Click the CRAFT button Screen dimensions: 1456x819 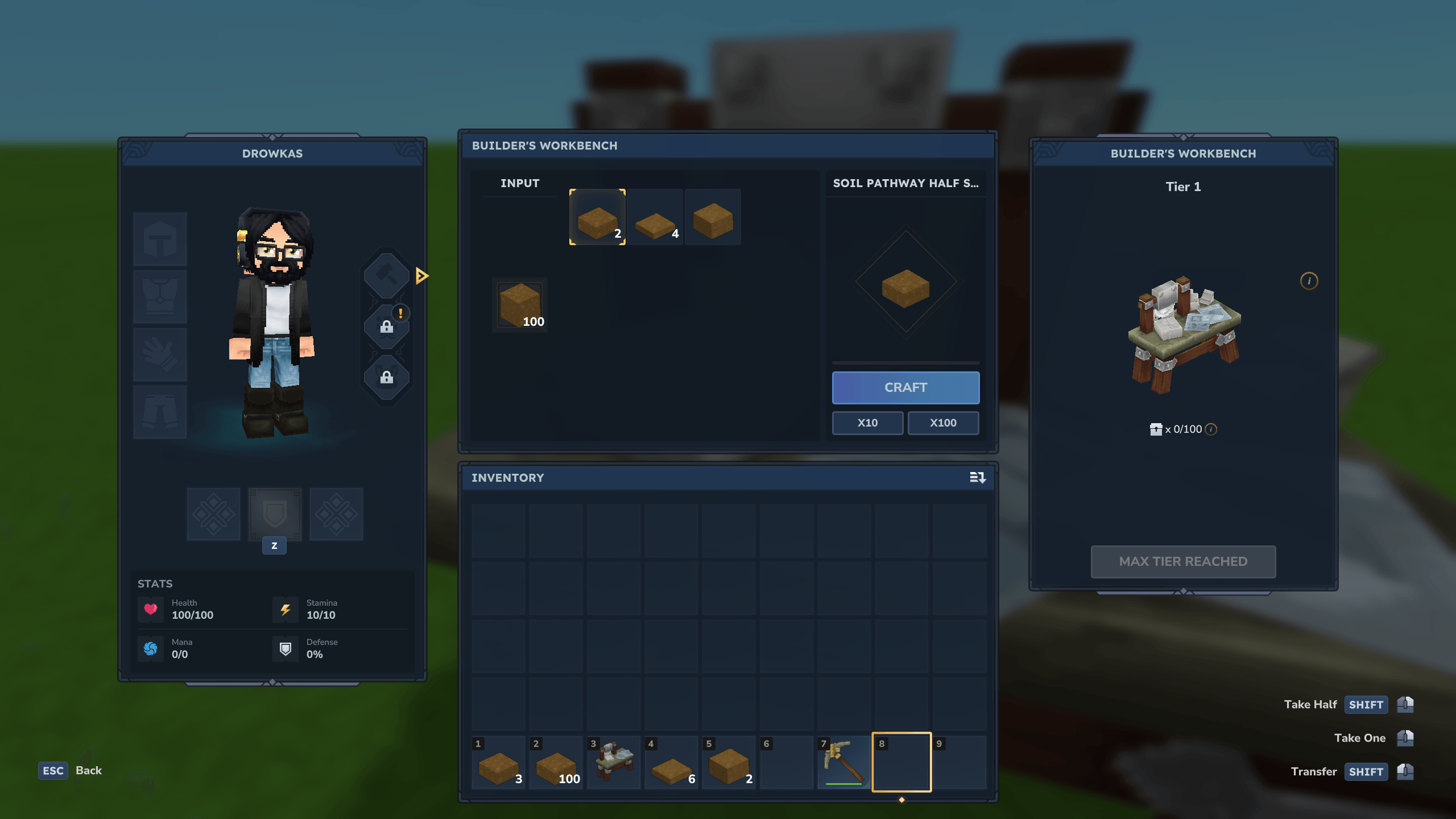point(905,387)
